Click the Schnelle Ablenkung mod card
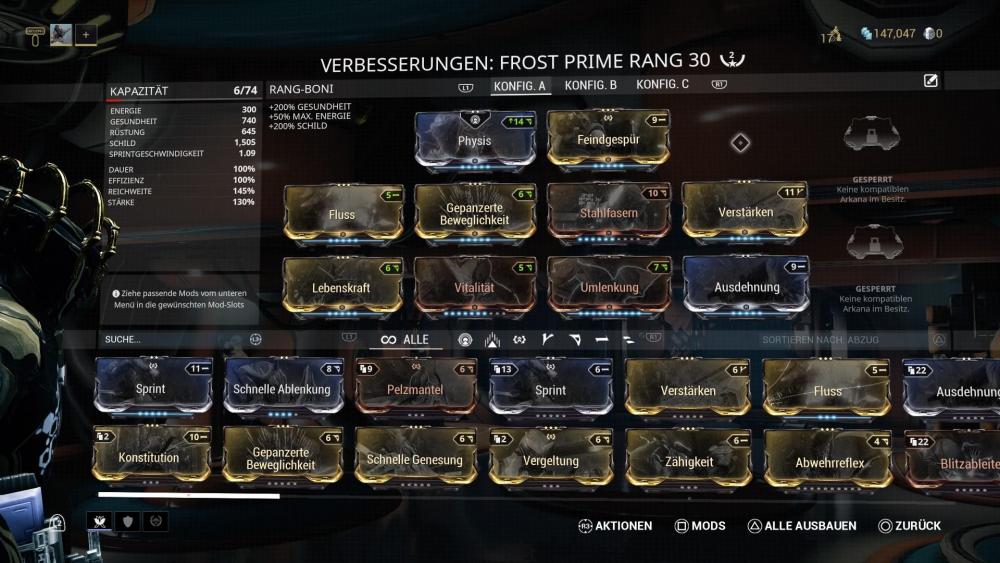This screenshot has height=563, width=1000. point(282,389)
